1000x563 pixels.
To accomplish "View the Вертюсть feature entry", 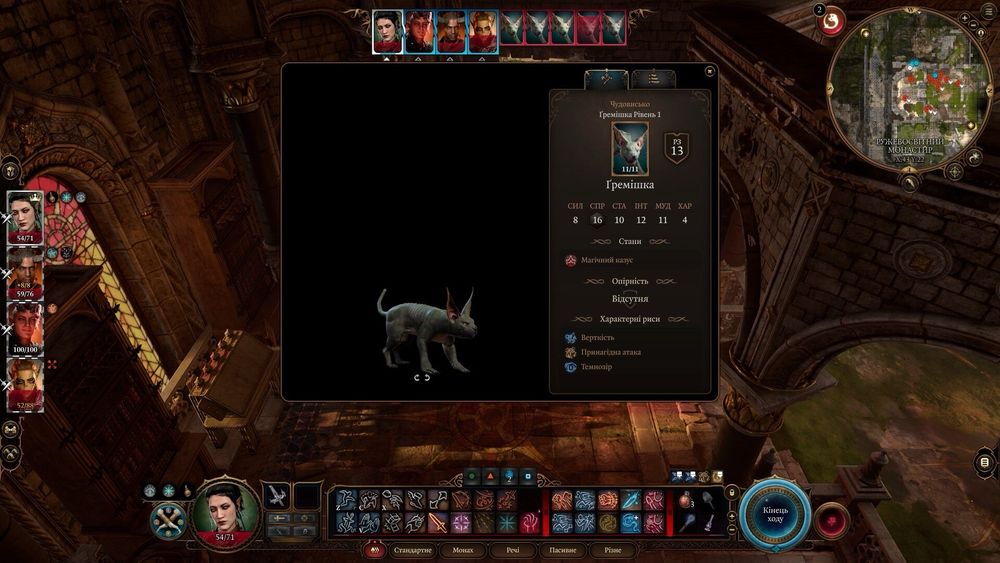I will click(x=597, y=338).
